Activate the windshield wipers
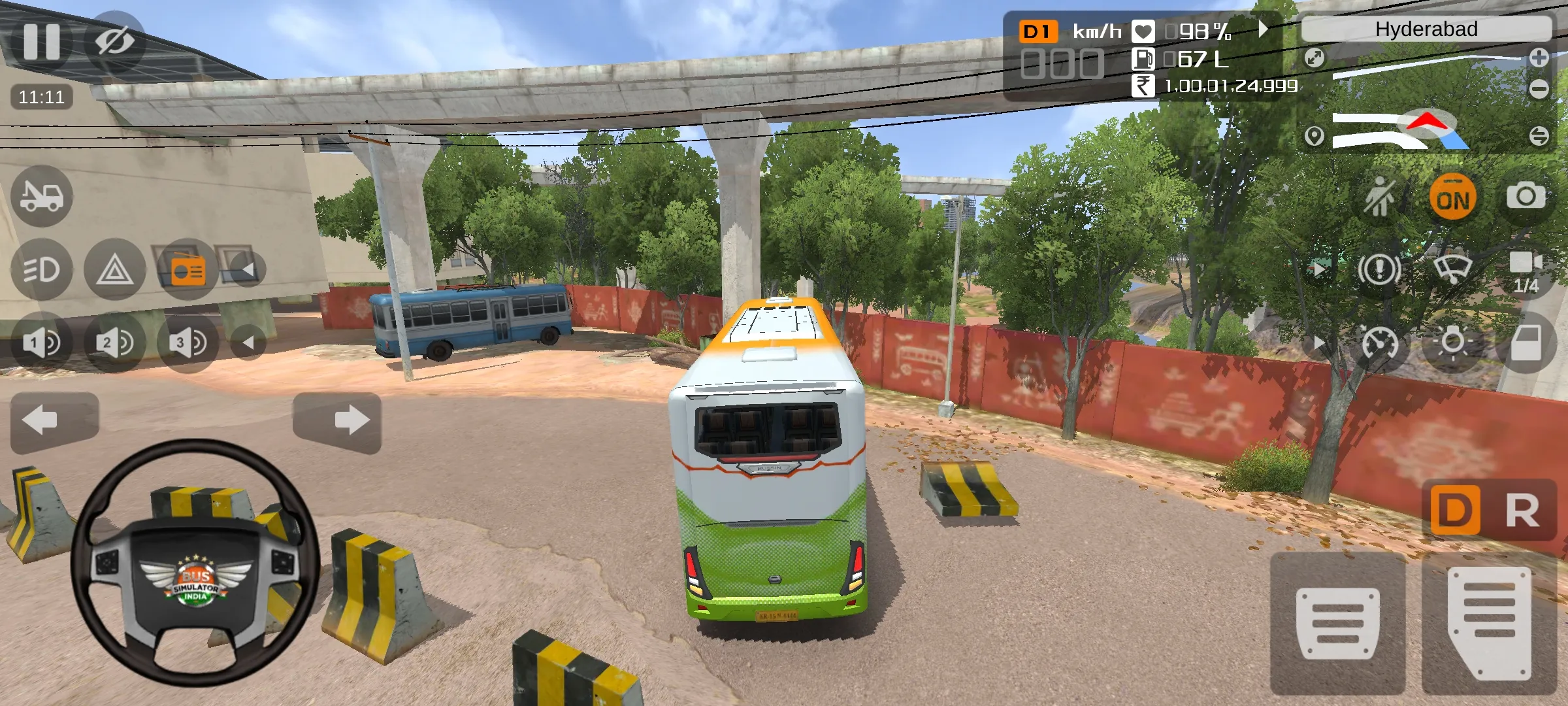 click(x=1452, y=268)
